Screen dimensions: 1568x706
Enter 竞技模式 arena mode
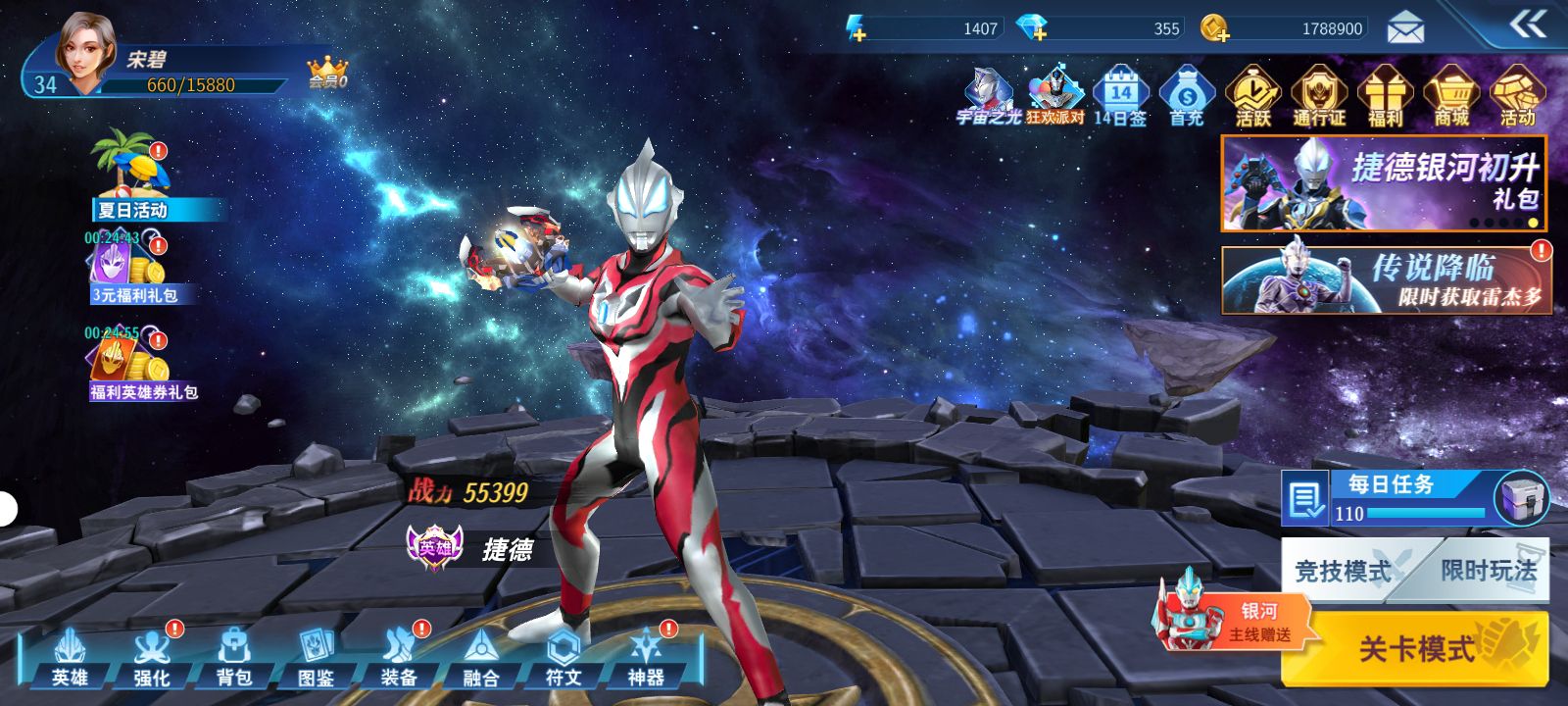click(1342, 571)
